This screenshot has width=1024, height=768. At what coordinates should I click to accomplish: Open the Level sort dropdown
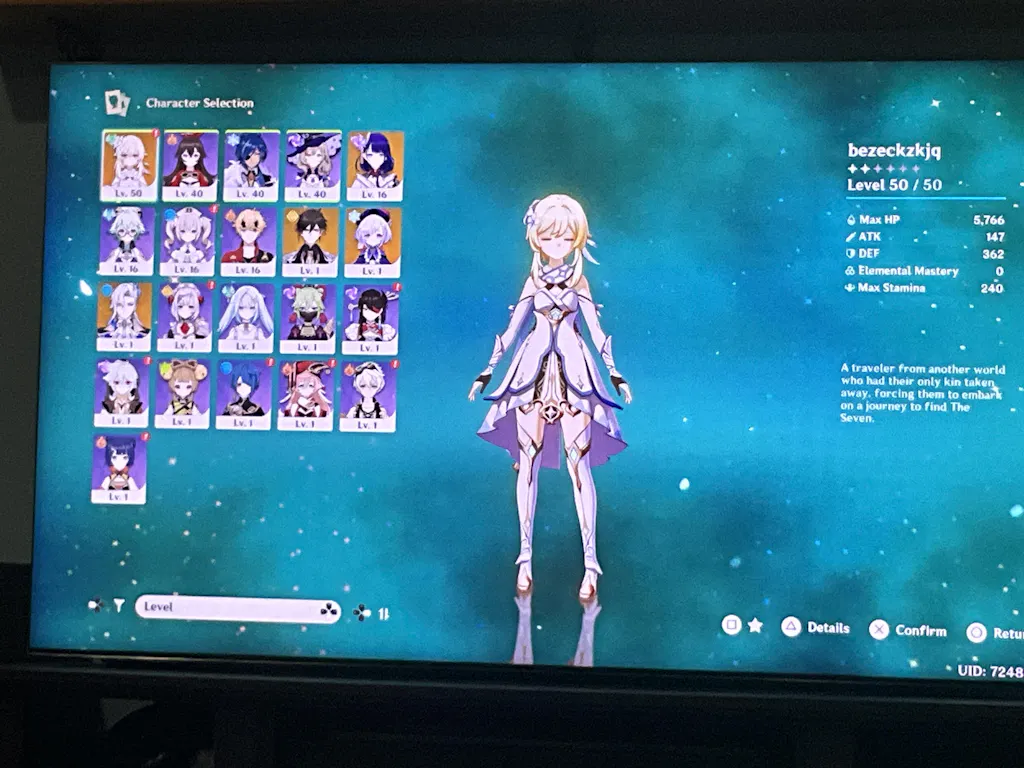238,608
